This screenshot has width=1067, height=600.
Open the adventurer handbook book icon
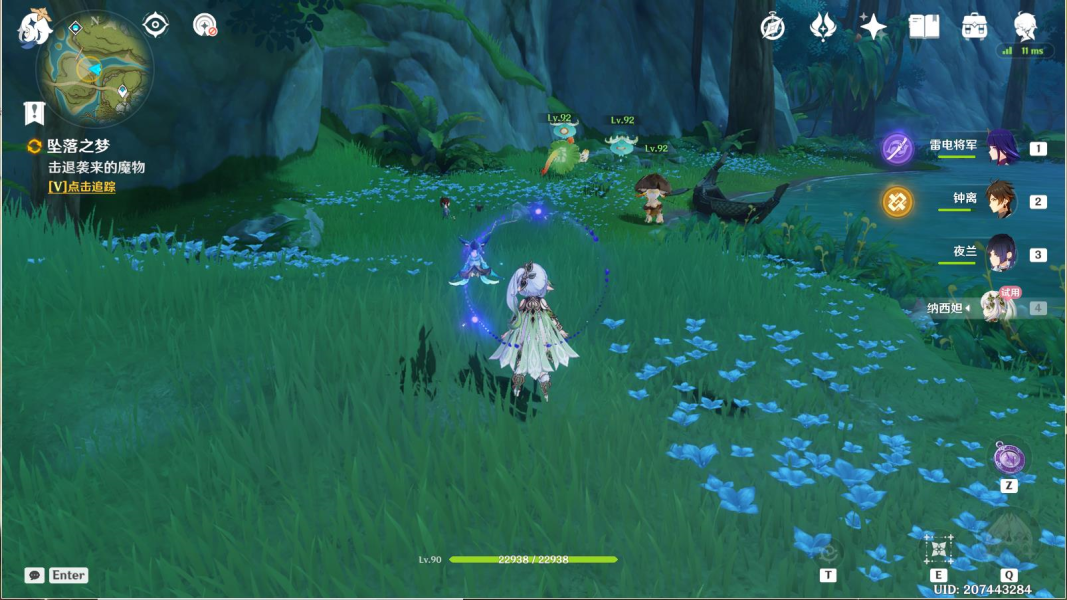point(924,27)
